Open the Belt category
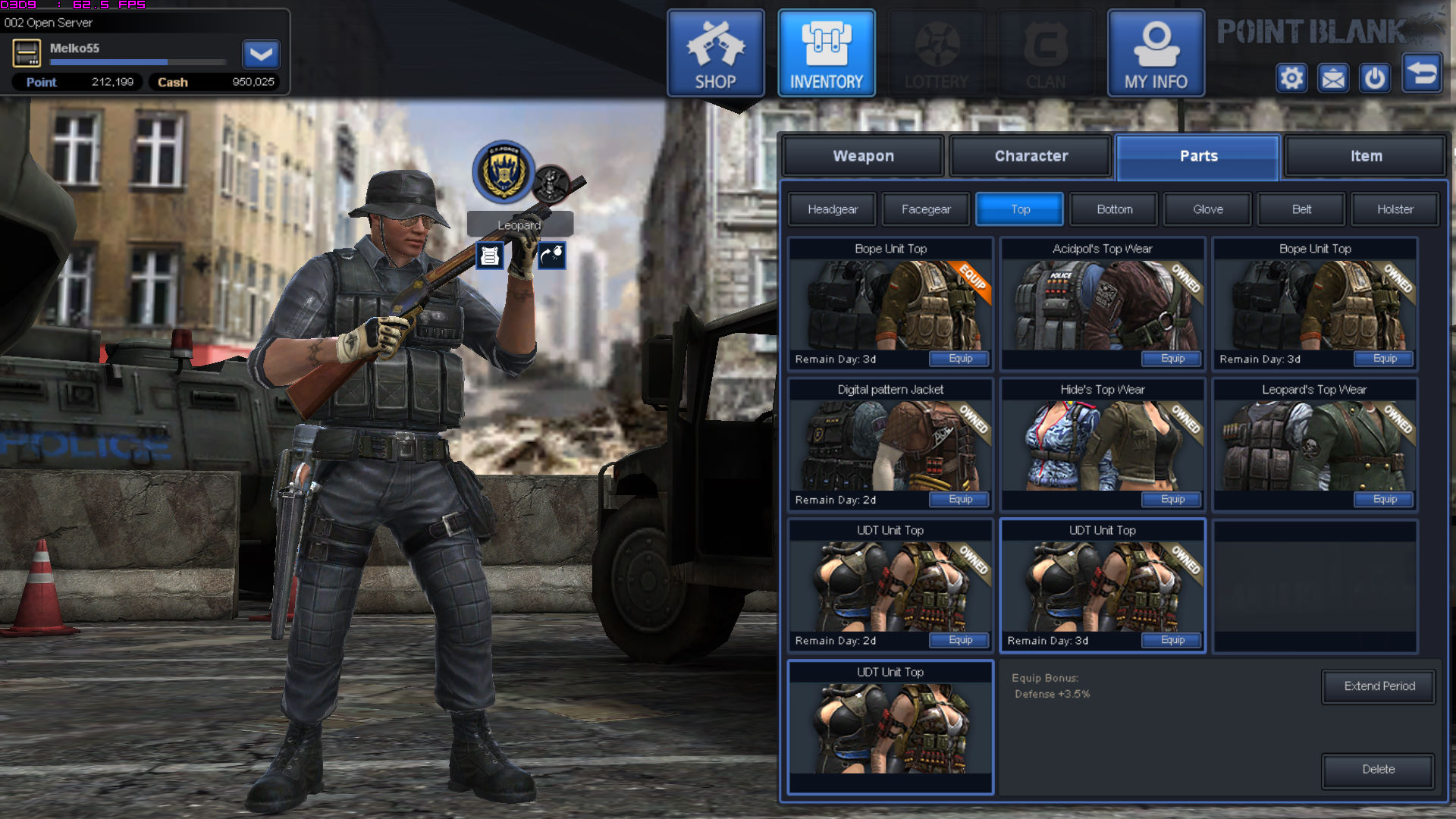This screenshot has width=1456, height=819. tap(1301, 209)
